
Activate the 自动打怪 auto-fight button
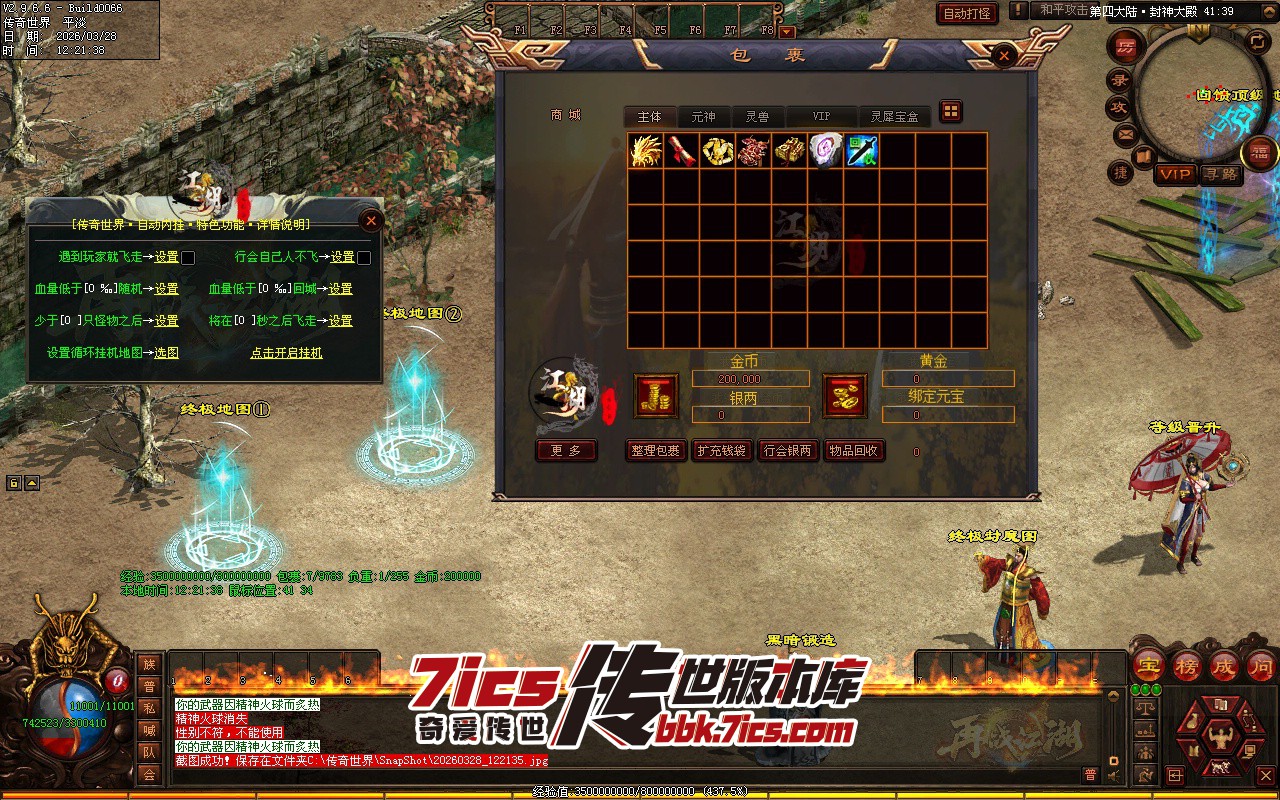967,13
